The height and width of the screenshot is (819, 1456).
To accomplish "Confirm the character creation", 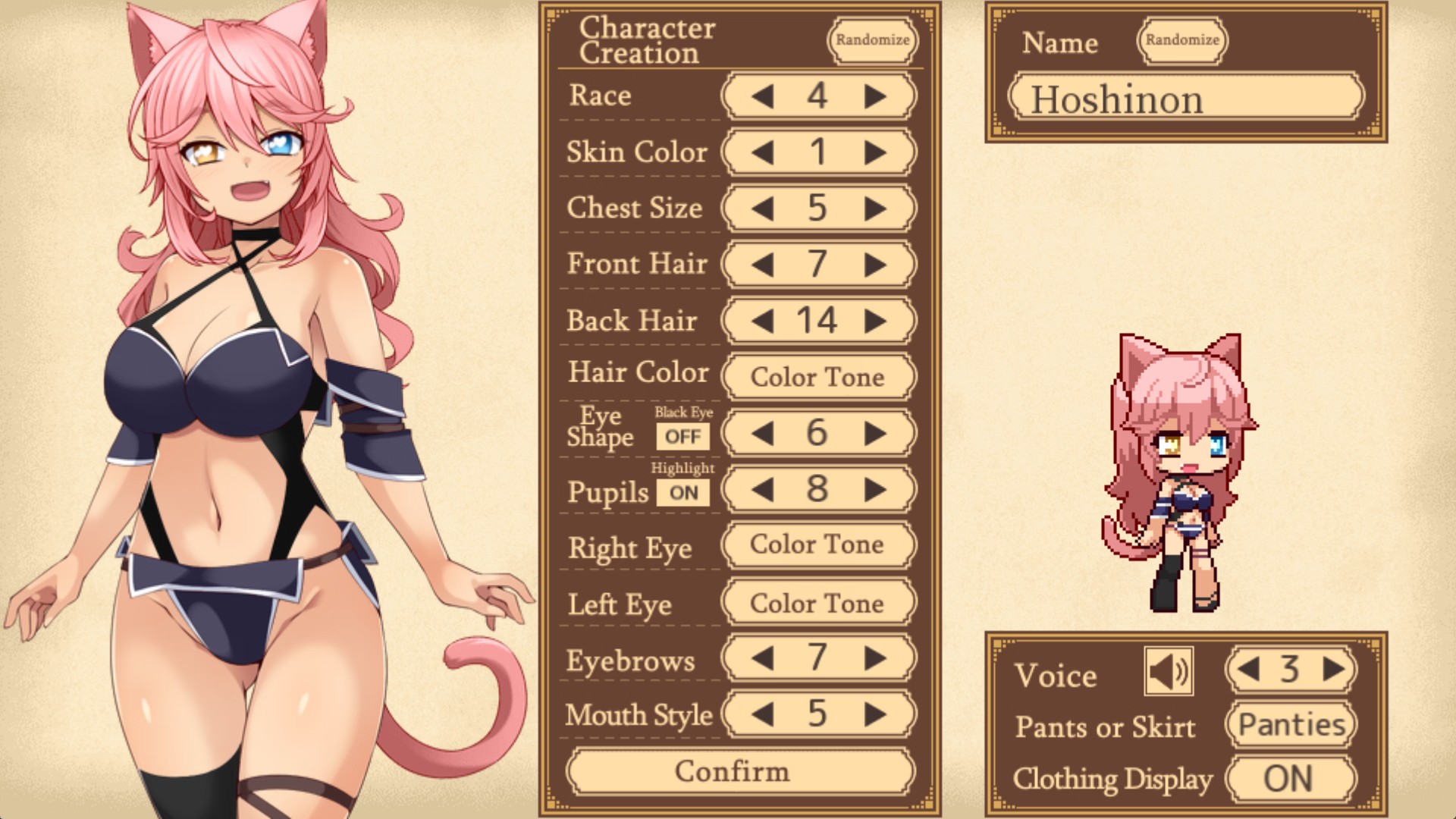I will tap(733, 771).
